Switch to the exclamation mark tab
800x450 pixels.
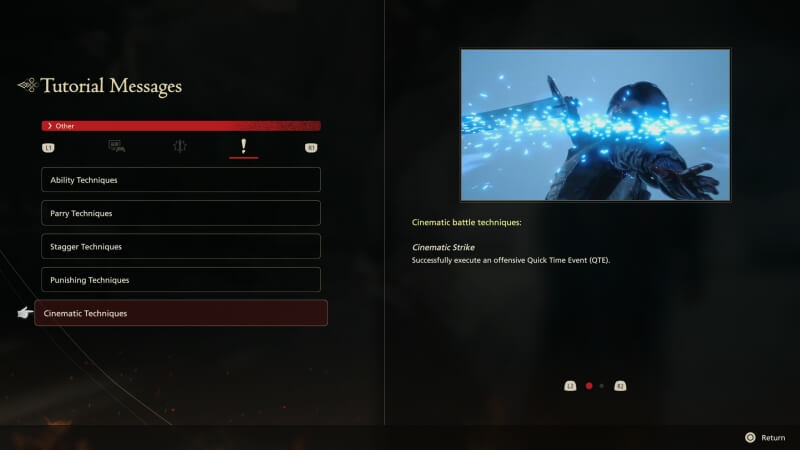tap(243, 147)
